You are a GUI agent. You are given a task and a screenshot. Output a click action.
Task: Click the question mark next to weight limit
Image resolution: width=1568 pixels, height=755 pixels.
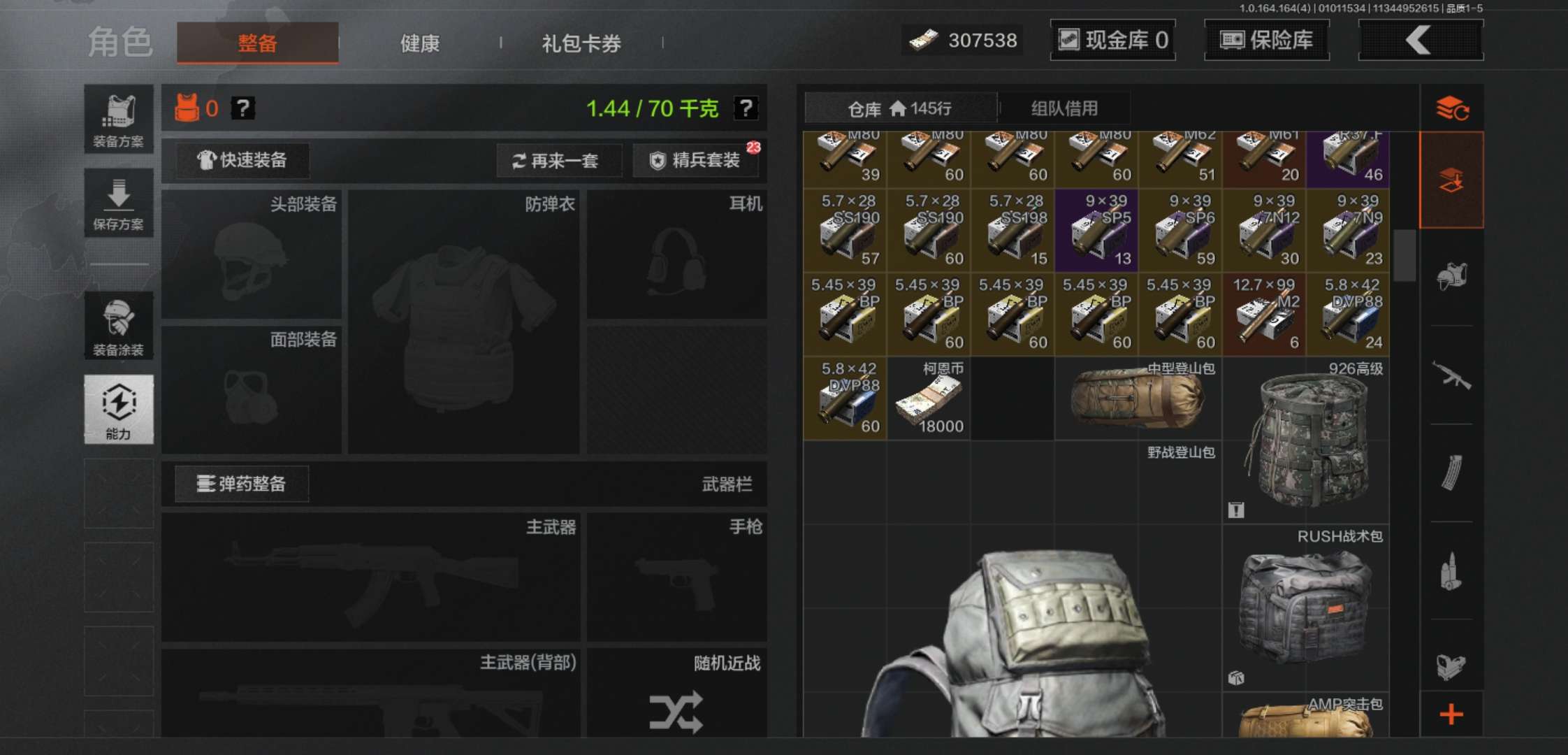pos(744,108)
